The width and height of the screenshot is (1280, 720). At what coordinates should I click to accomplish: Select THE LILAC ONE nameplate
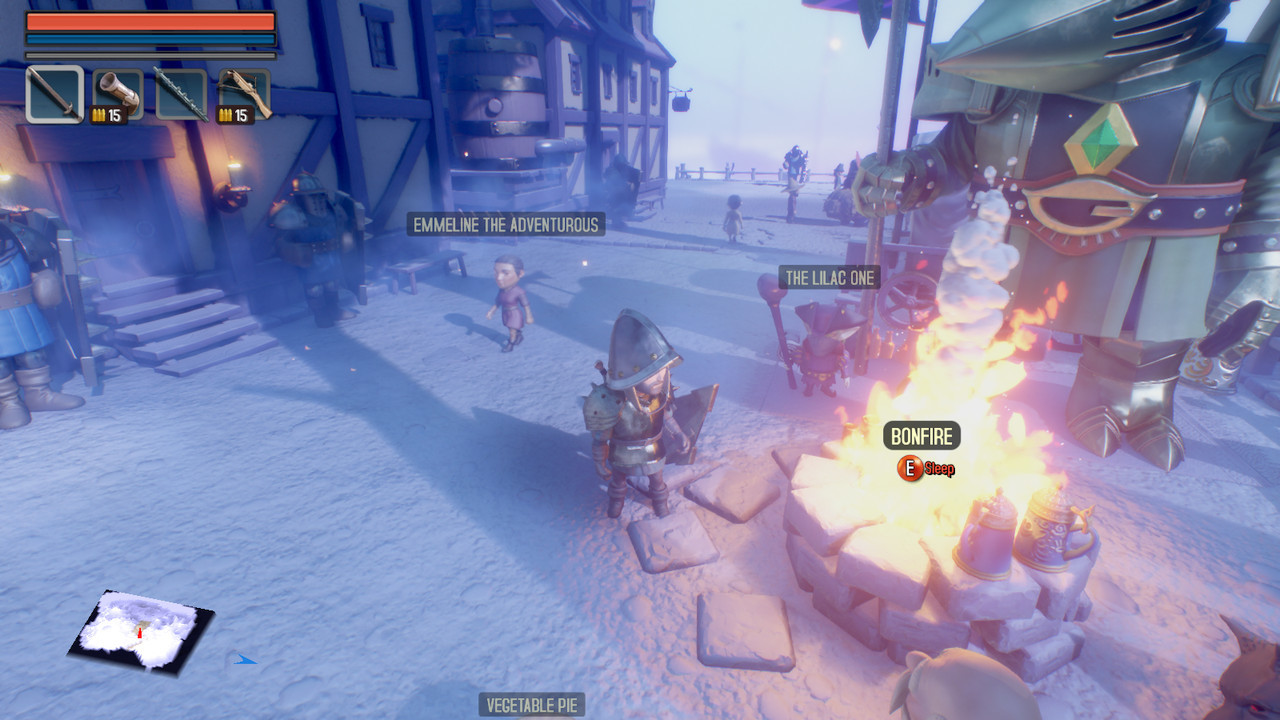click(830, 278)
